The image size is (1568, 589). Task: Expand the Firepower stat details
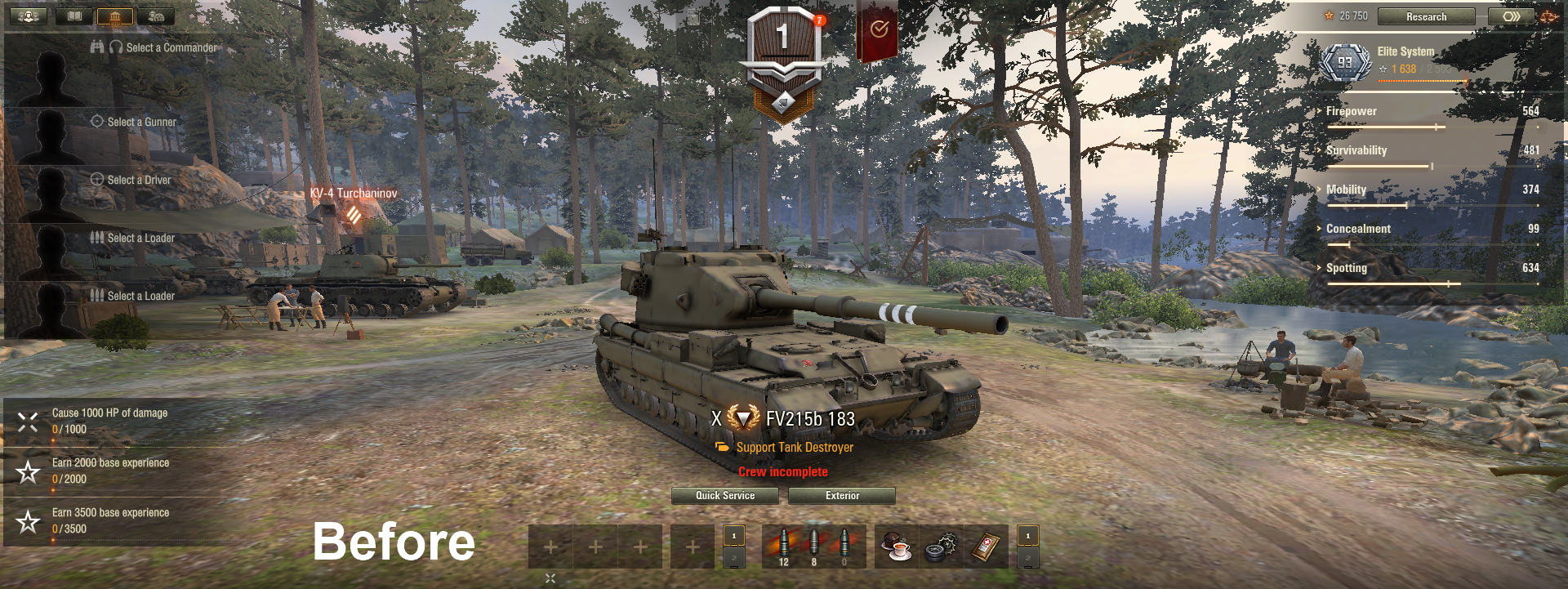point(1351,111)
